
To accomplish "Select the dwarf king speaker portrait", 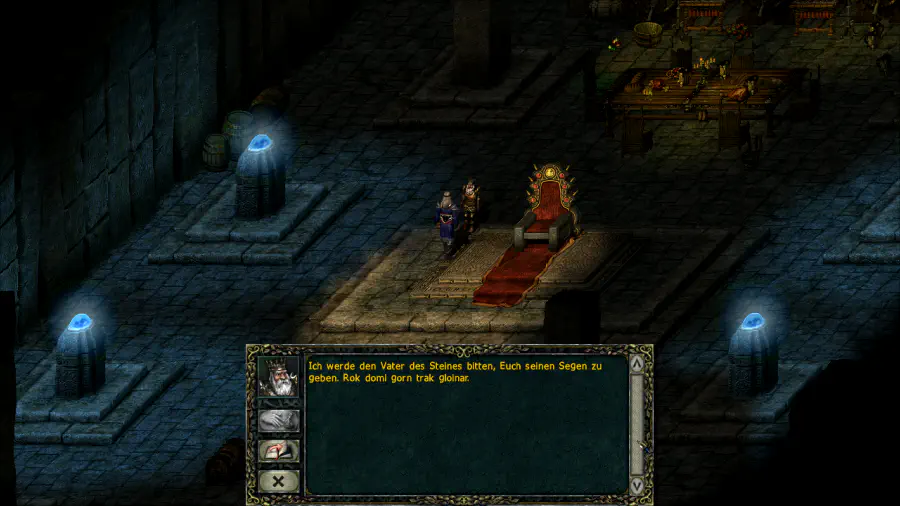I will pos(278,379).
